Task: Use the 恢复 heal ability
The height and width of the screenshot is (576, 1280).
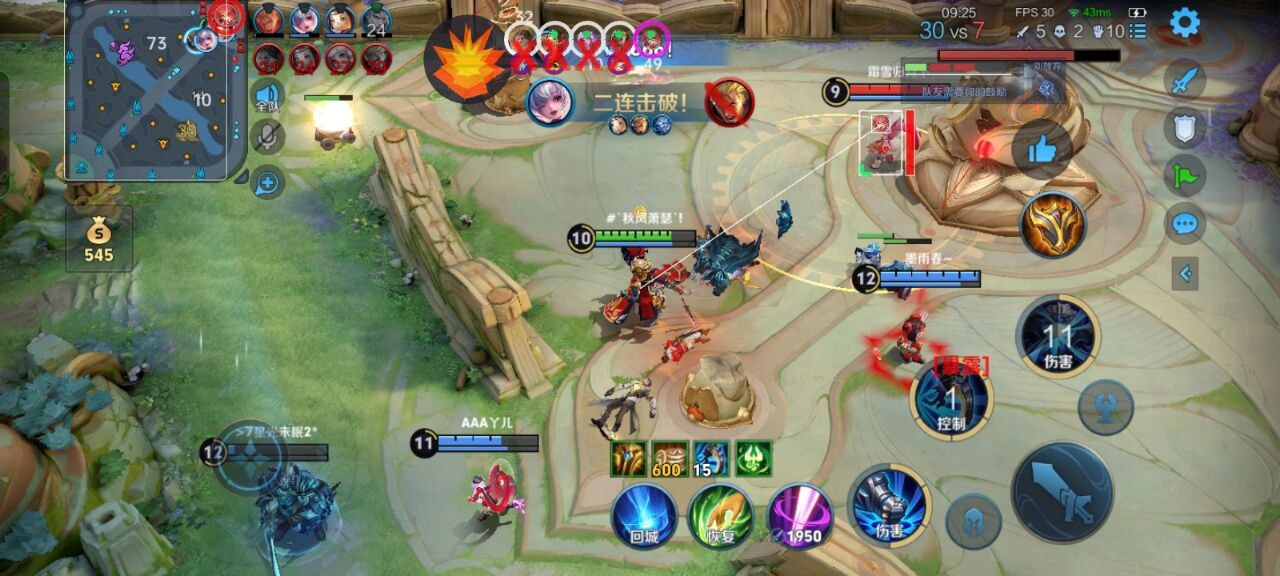Action: [720, 515]
